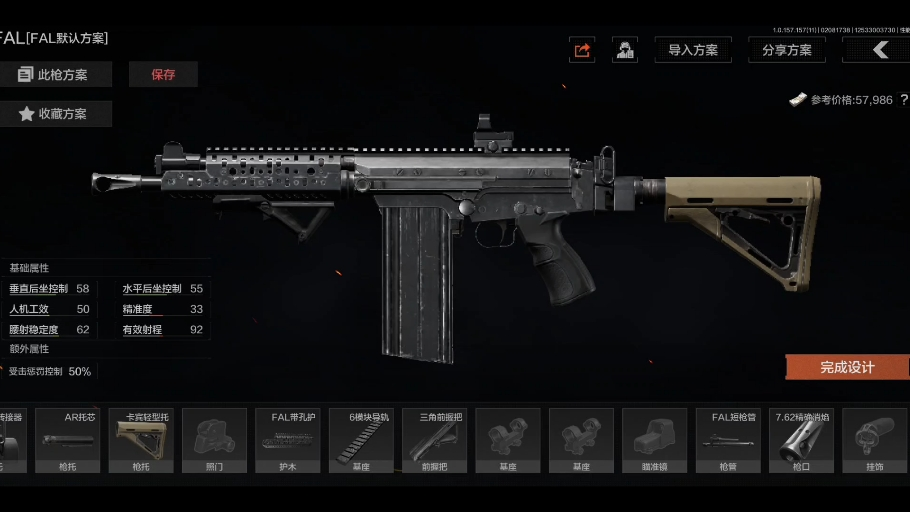Choose the 卡宾轻型托 stock slot
The height and width of the screenshot is (512, 910).
point(141,440)
